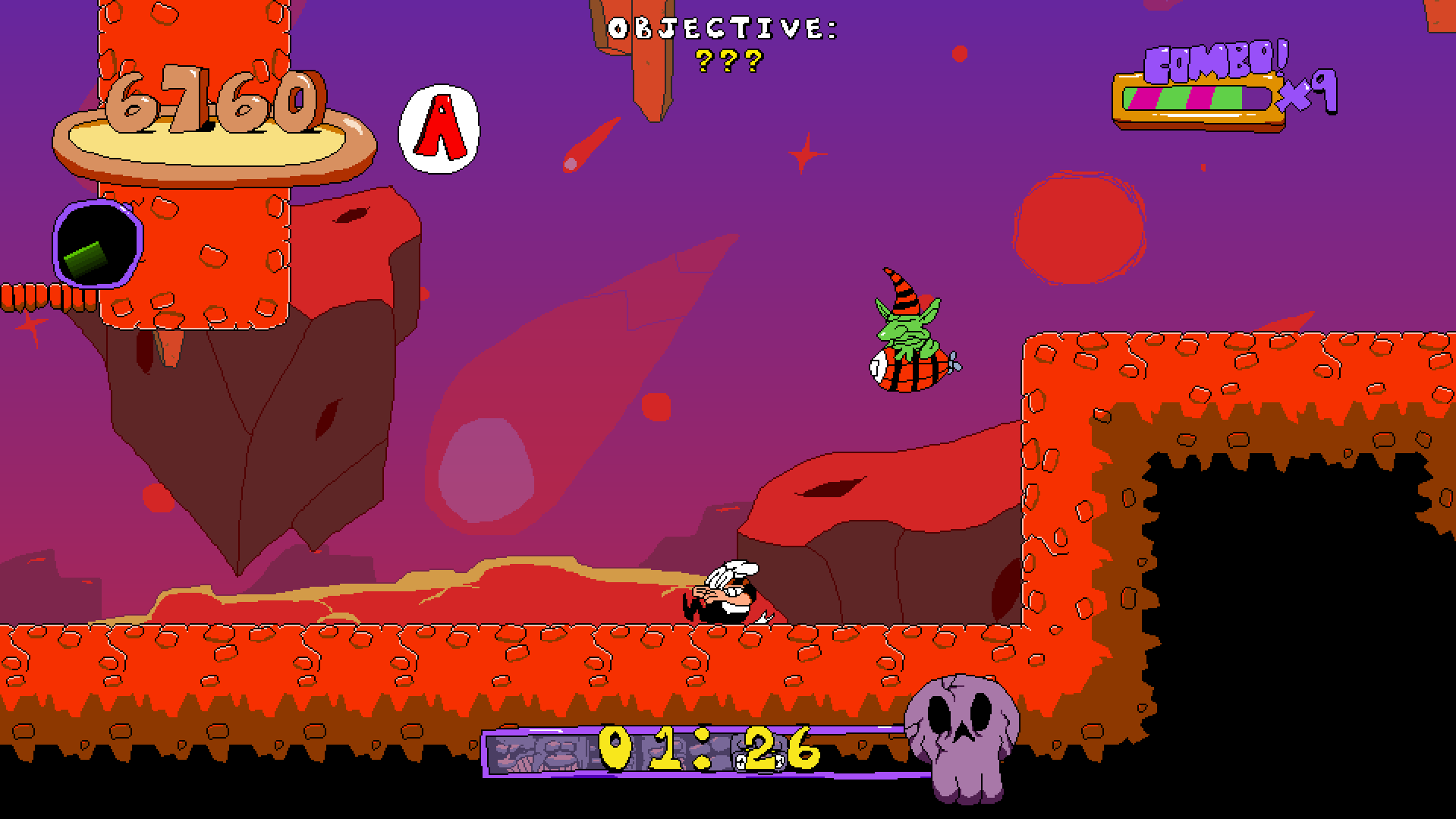The image size is (1456, 819).
Task: Select the goblin enemy wearing striped hat
Action: click(x=907, y=334)
